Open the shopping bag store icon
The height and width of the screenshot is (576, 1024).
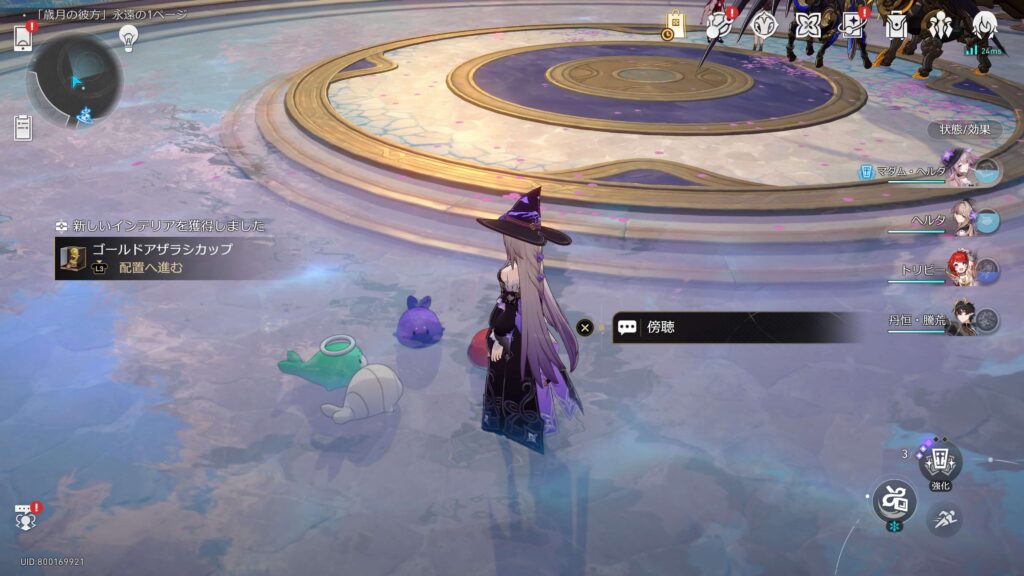(x=676, y=25)
